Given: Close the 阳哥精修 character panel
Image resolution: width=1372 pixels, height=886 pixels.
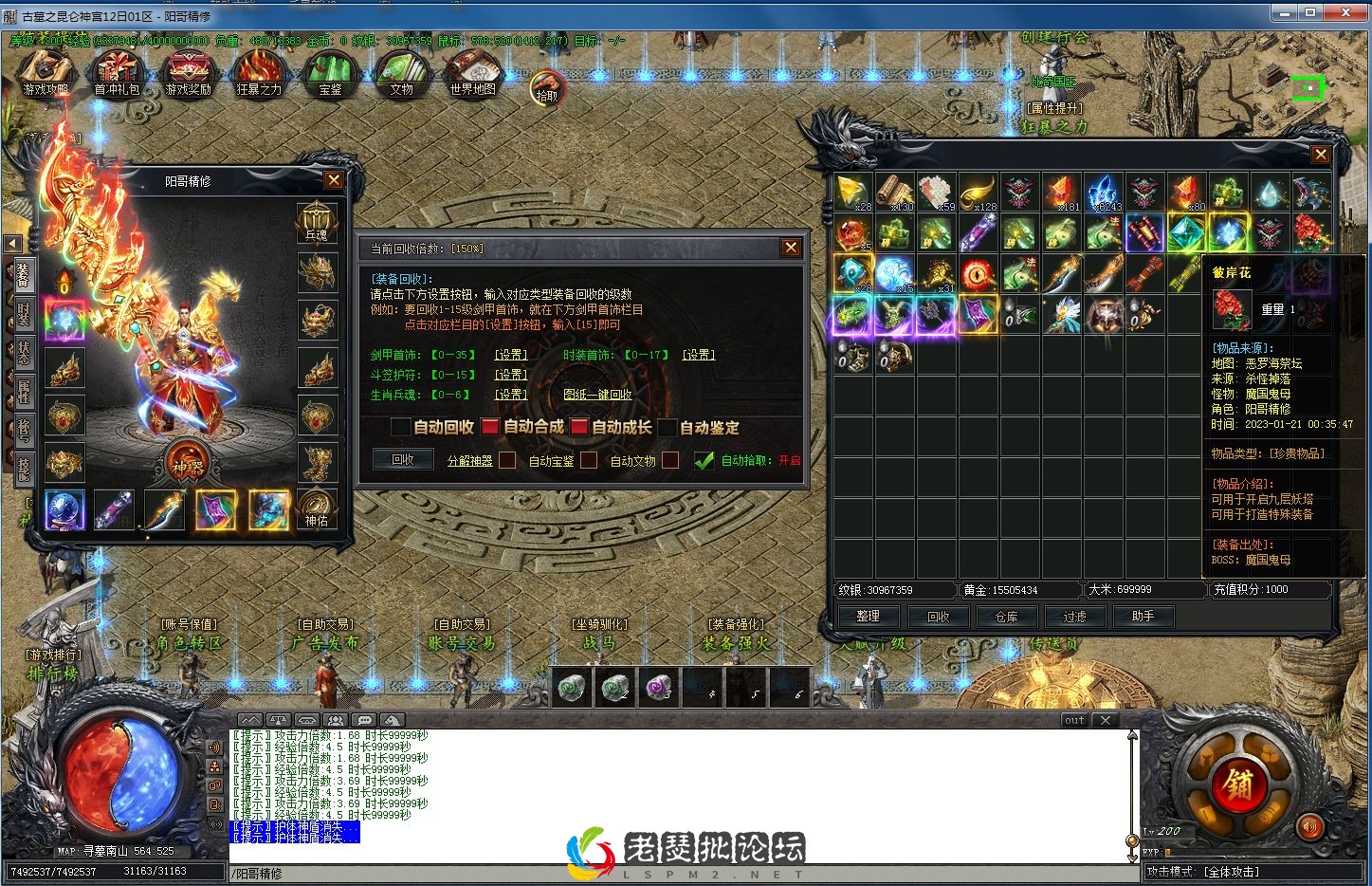Looking at the screenshot, I should [x=334, y=180].
